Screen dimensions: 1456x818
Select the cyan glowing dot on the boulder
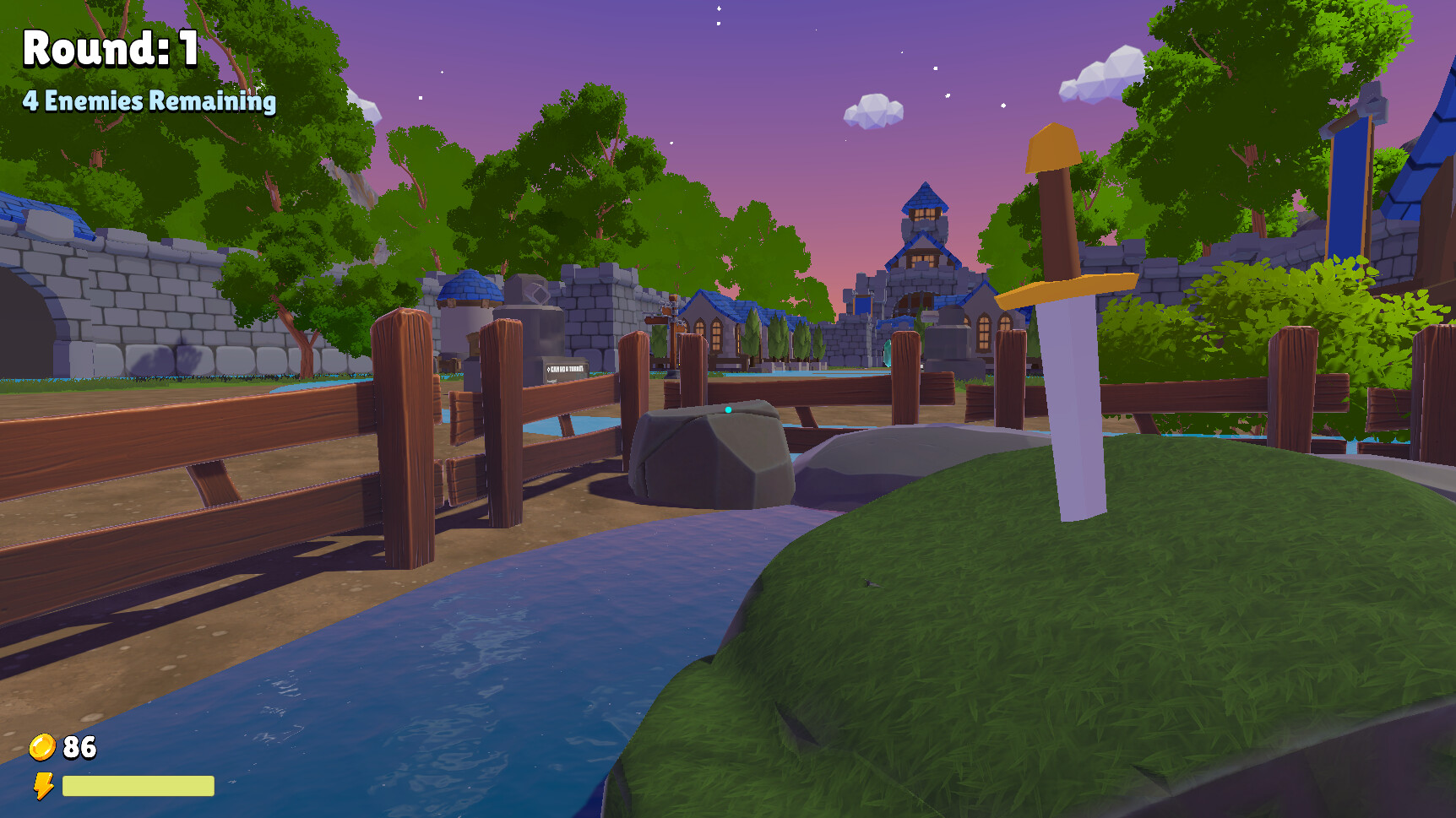pos(728,408)
